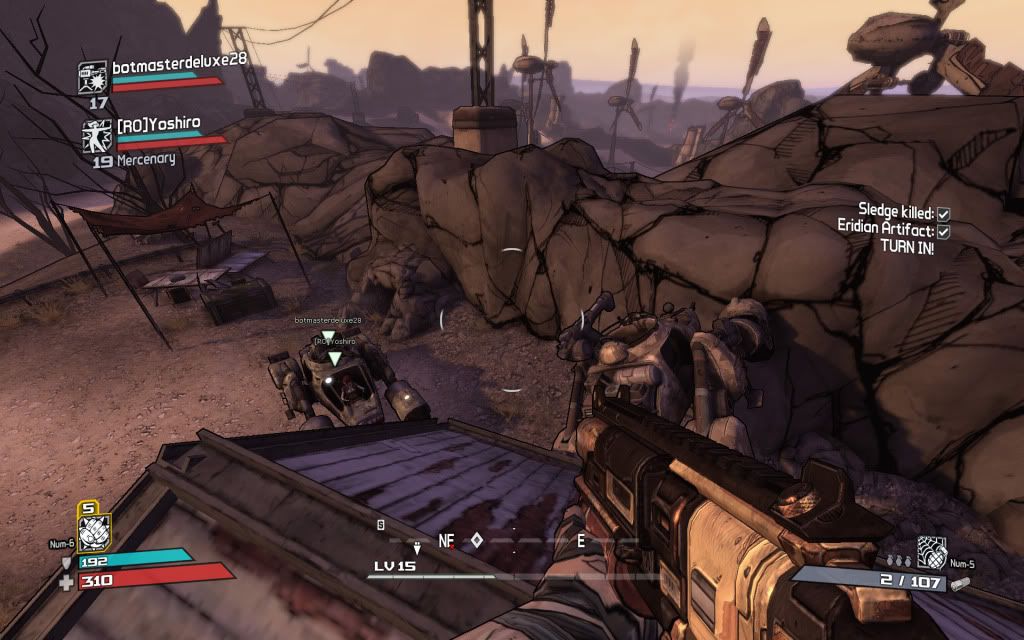Click the compass strip showing N and E
Image resolution: width=1024 pixels, height=640 pixels.
pos(512,541)
